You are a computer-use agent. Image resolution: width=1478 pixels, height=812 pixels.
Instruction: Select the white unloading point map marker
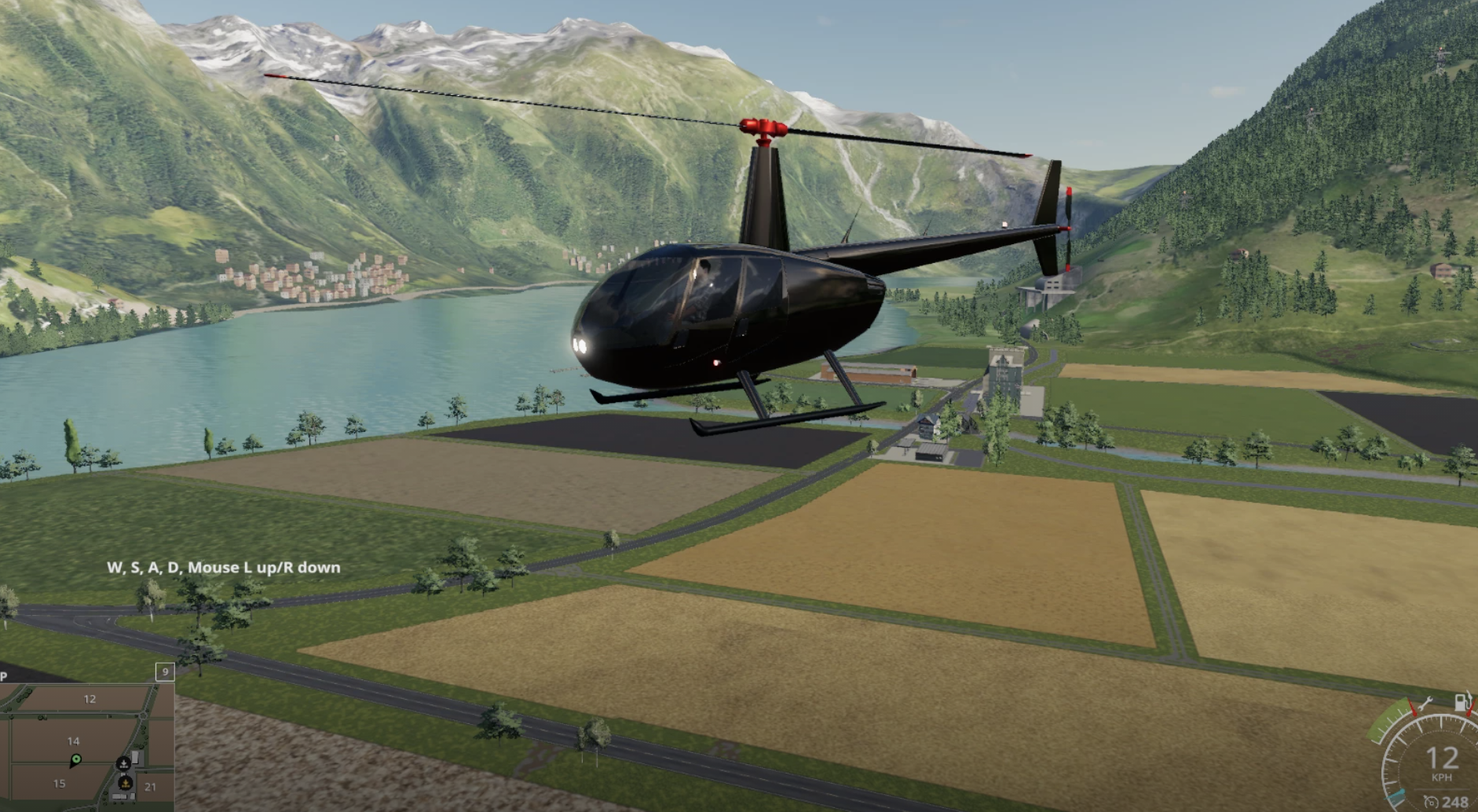[123, 763]
